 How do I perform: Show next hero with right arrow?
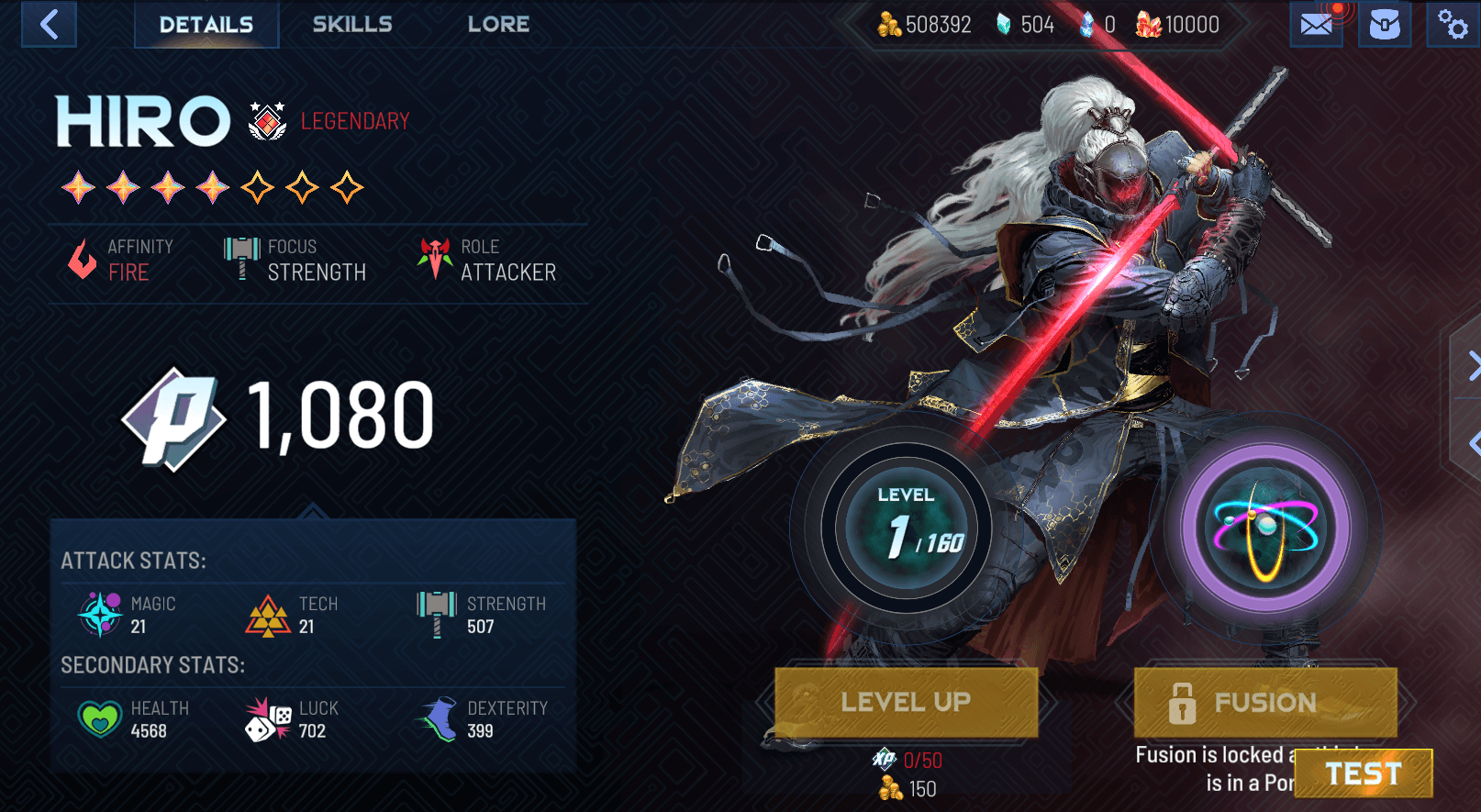click(x=1472, y=365)
